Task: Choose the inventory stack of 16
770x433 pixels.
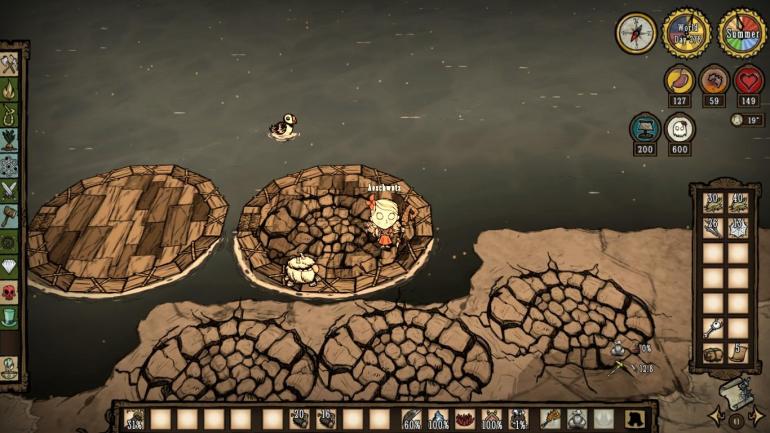Action: coord(325,419)
